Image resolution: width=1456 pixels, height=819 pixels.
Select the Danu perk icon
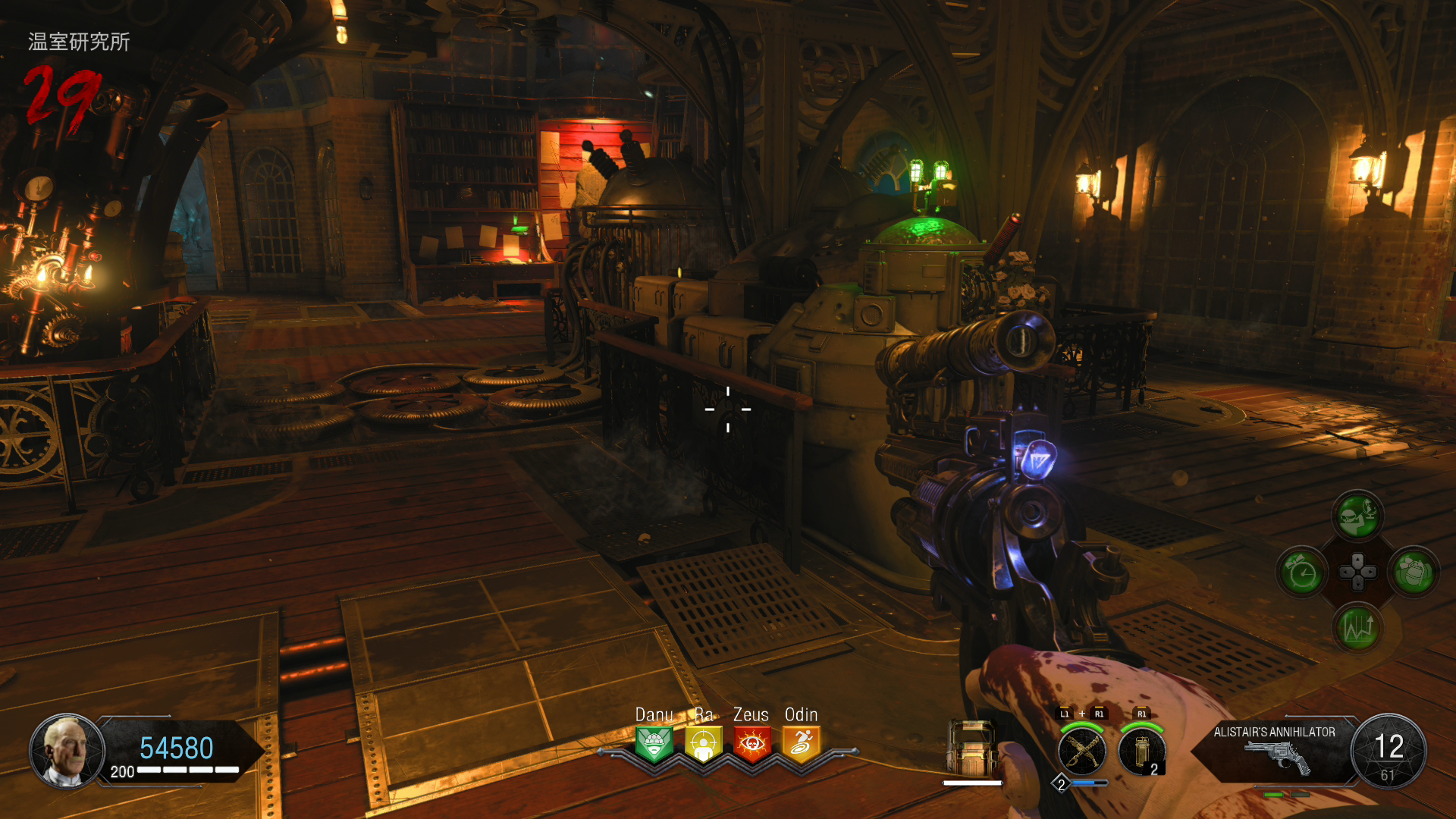(654, 744)
